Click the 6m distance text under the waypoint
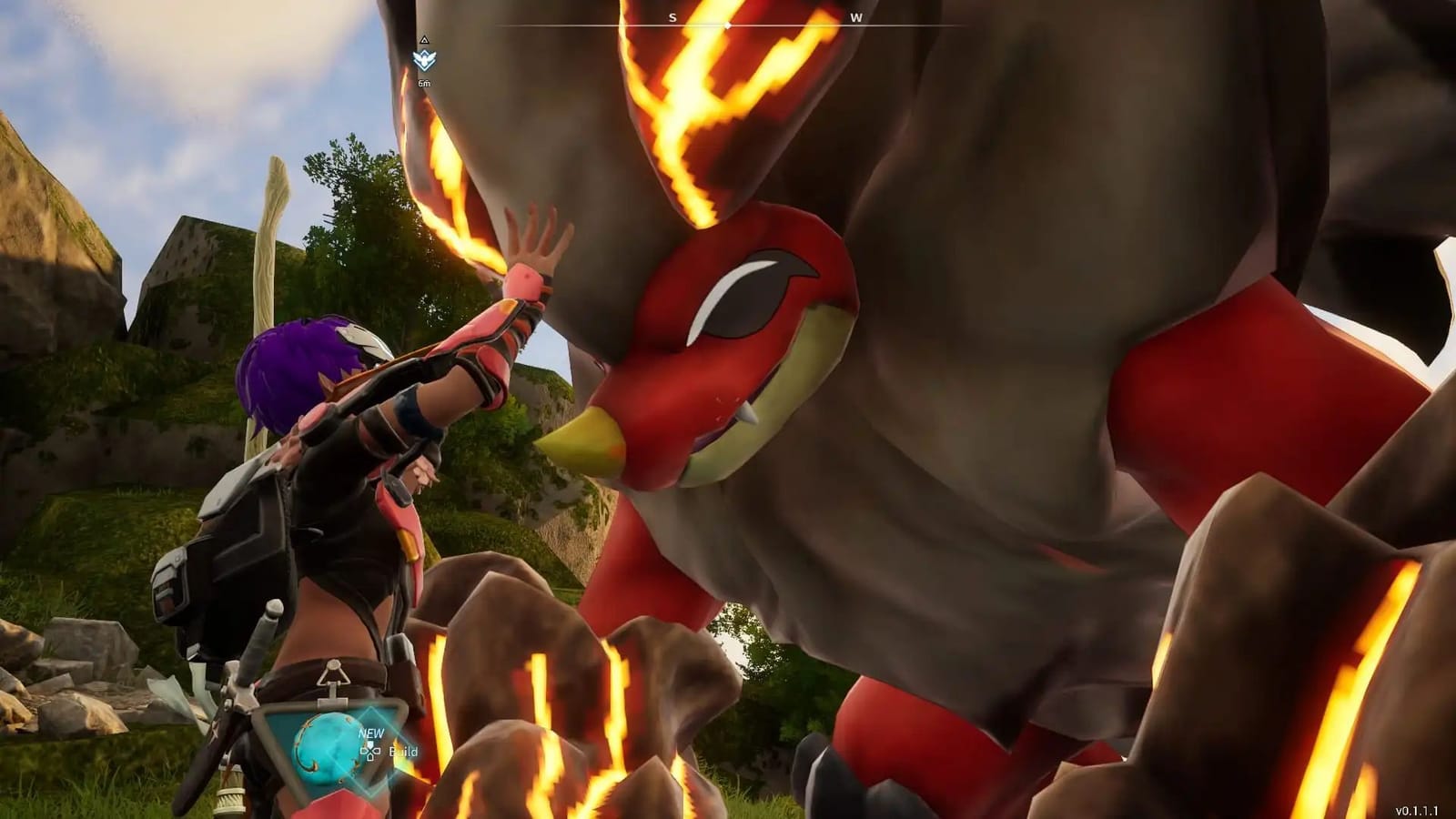This screenshot has width=1456, height=819. (423, 84)
